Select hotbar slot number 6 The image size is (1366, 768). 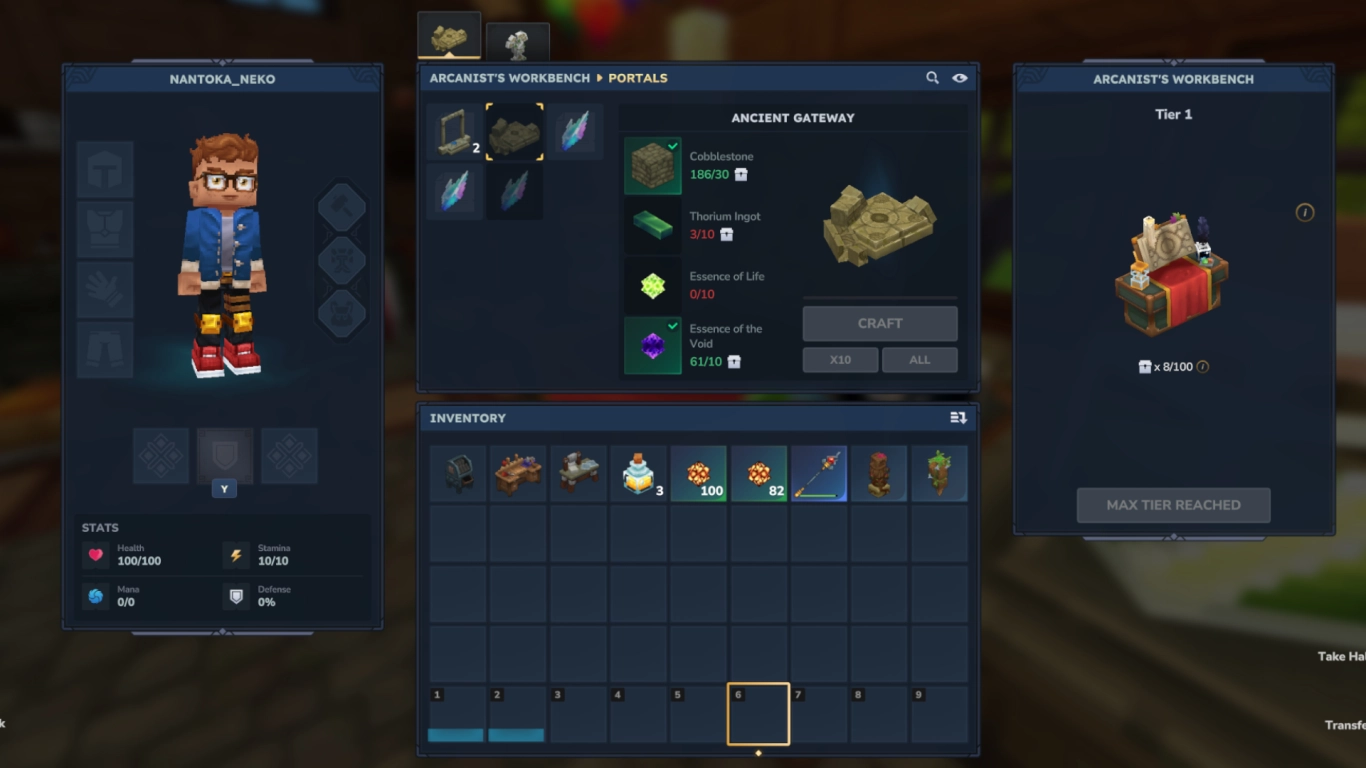(759, 713)
